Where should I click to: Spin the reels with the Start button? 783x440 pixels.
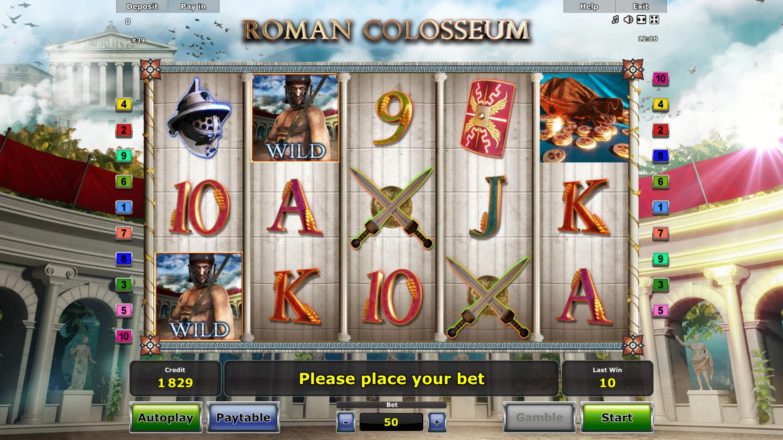616,417
